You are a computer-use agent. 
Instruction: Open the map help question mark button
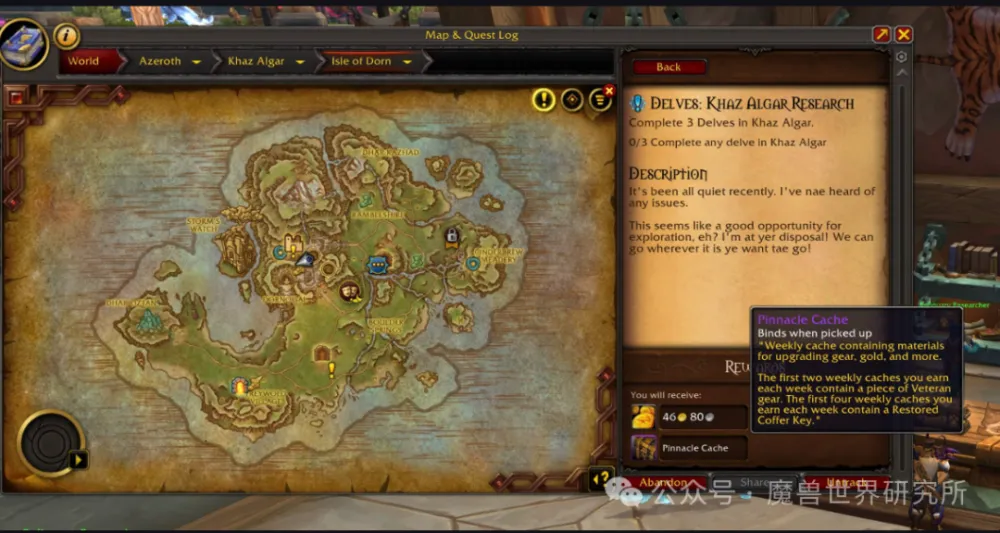point(602,478)
